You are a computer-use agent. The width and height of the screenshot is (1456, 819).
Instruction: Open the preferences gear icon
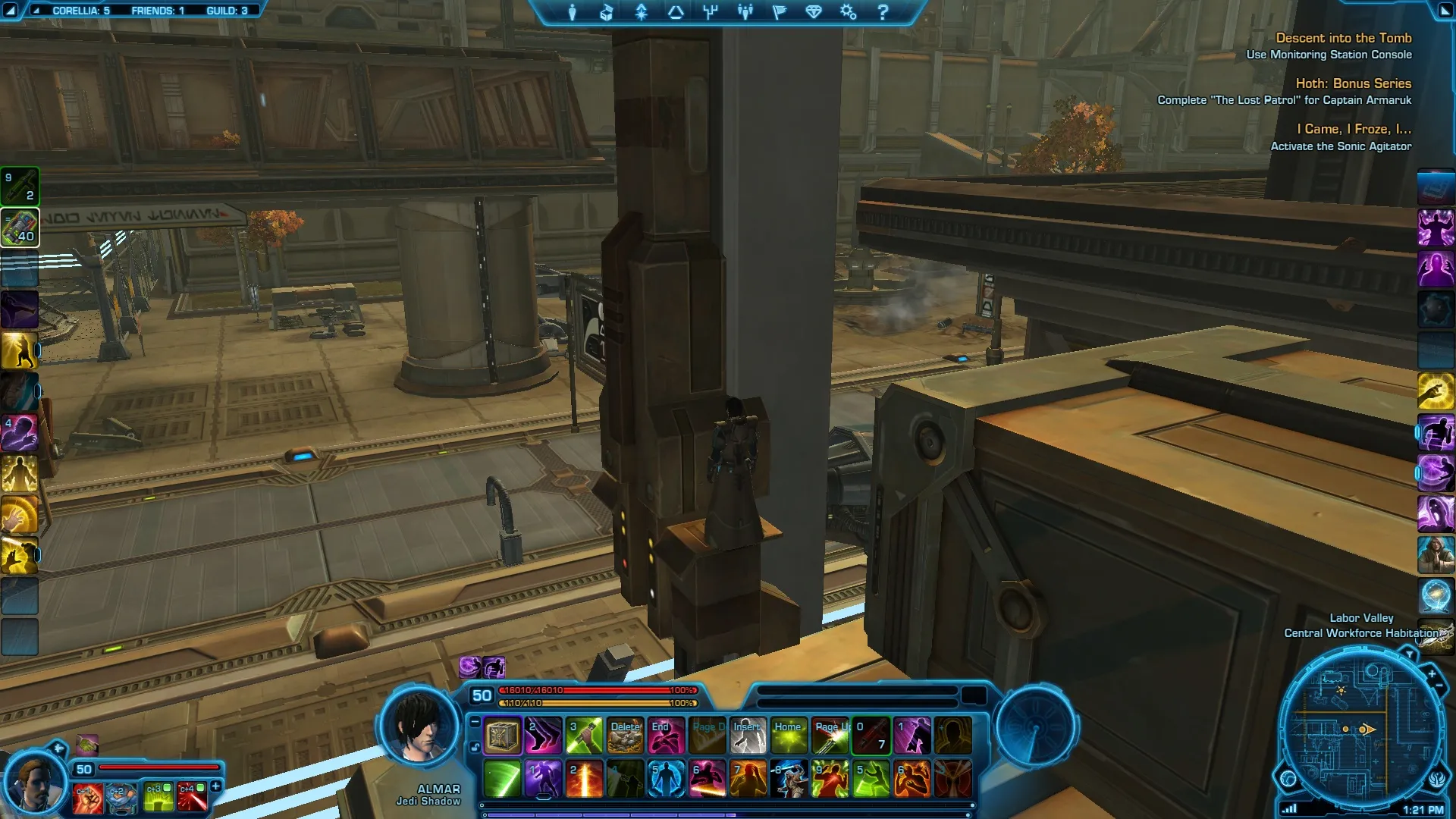tap(848, 12)
